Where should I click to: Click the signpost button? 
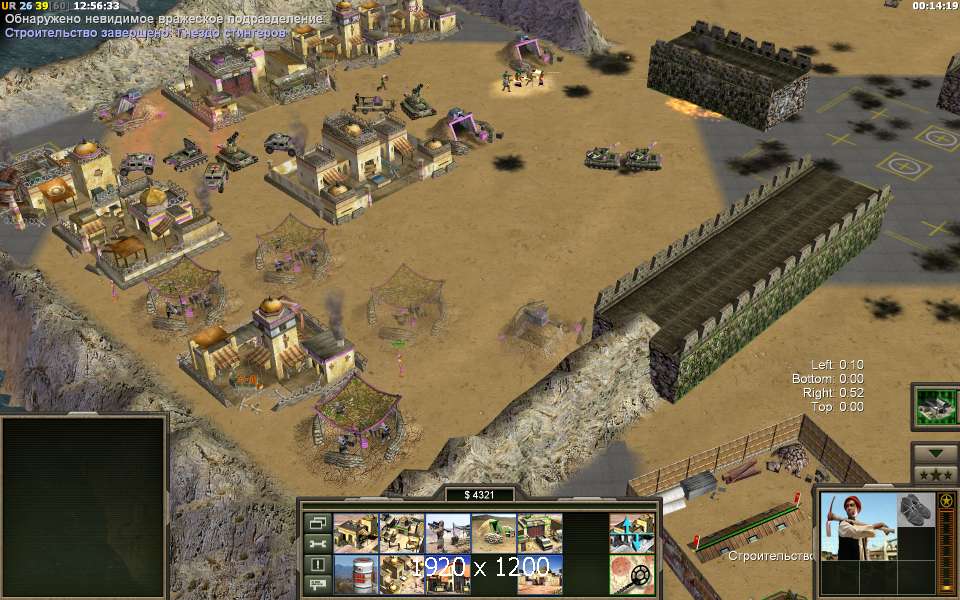(x=317, y=584)
